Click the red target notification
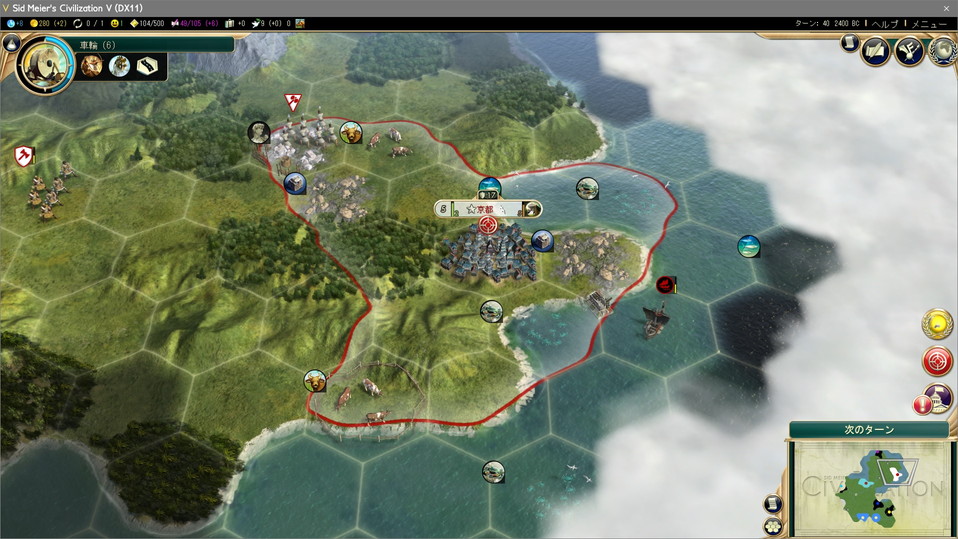This screenshot has width=958, height=539. tap(937, 361)
